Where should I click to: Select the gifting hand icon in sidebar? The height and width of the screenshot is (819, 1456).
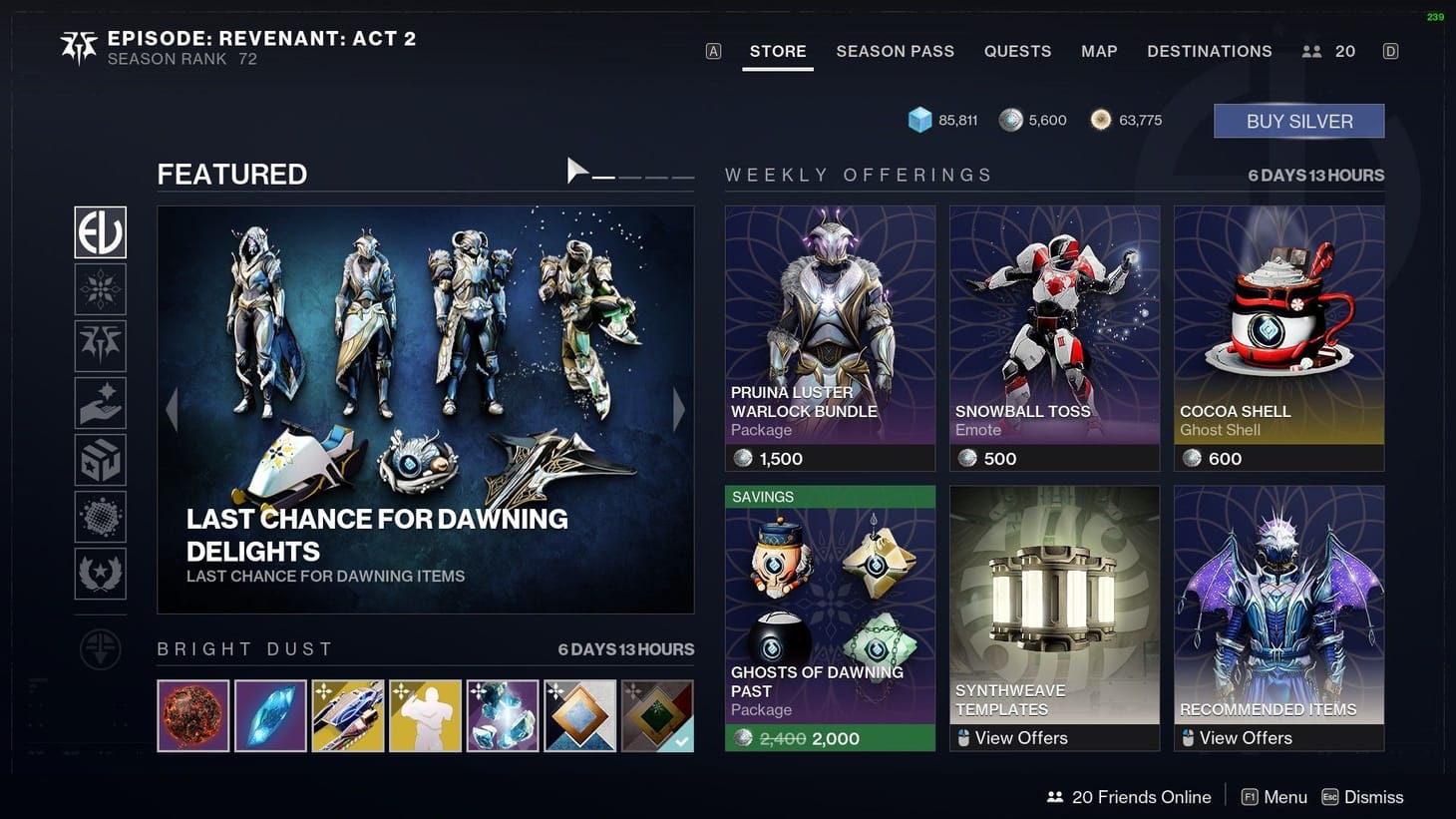pos(100,403)
